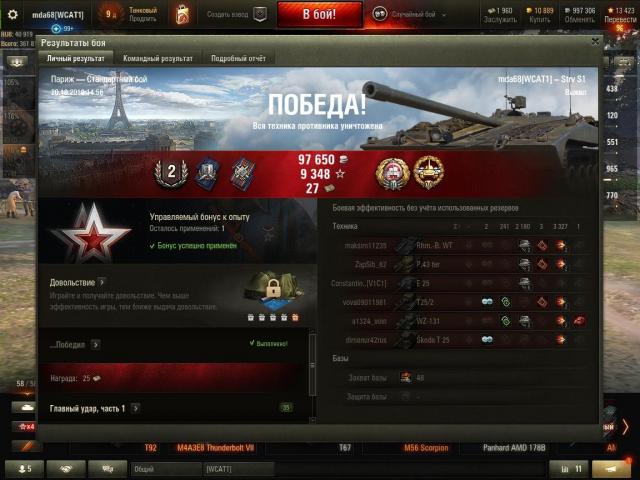Open the Танковый премиум offer
Image resolution: width=640 pixels, height=480 pixels.
click(143, 14)
